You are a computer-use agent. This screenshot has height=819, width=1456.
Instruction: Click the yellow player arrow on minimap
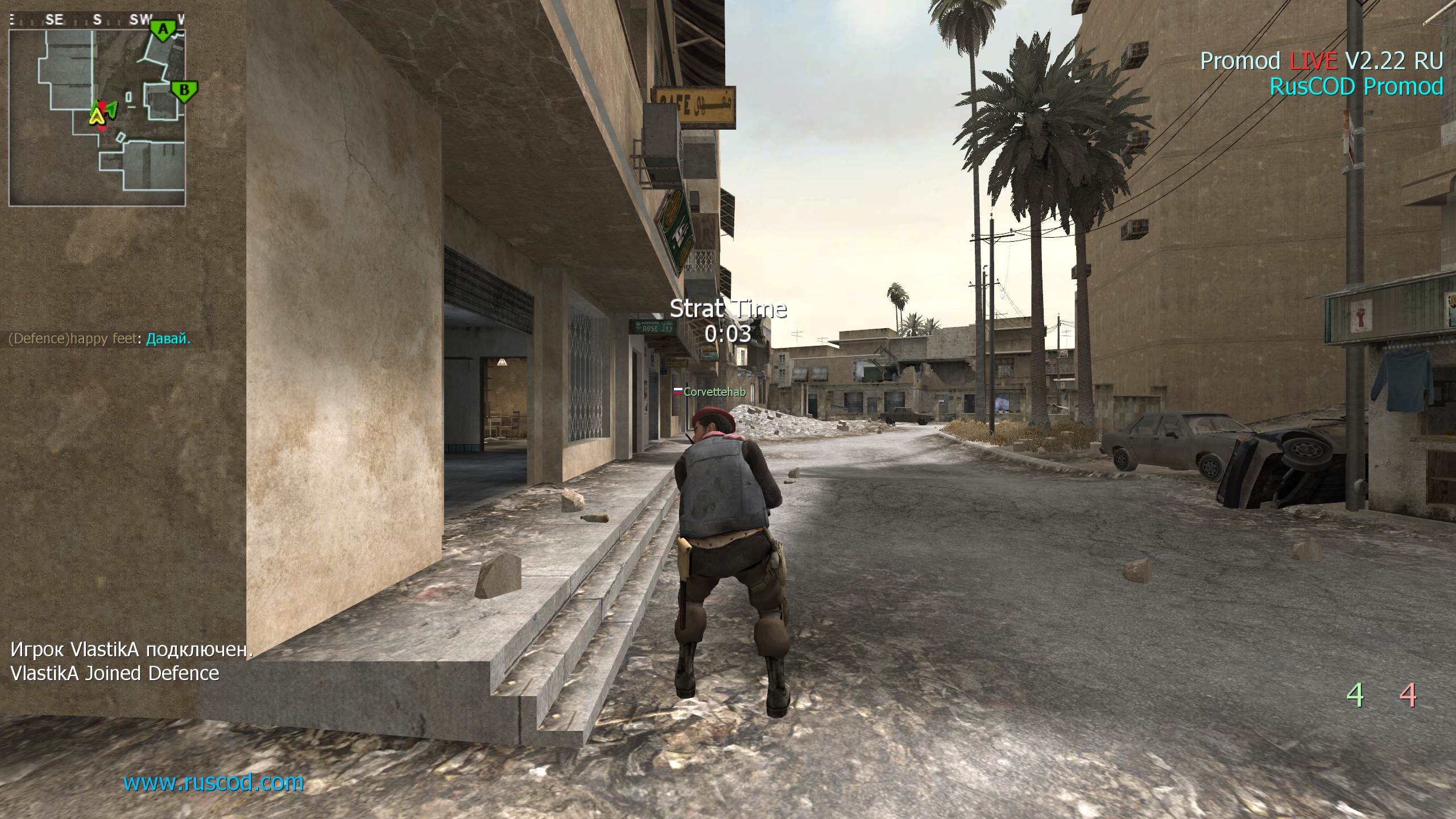pyautogui.click(x=97, y=117)
